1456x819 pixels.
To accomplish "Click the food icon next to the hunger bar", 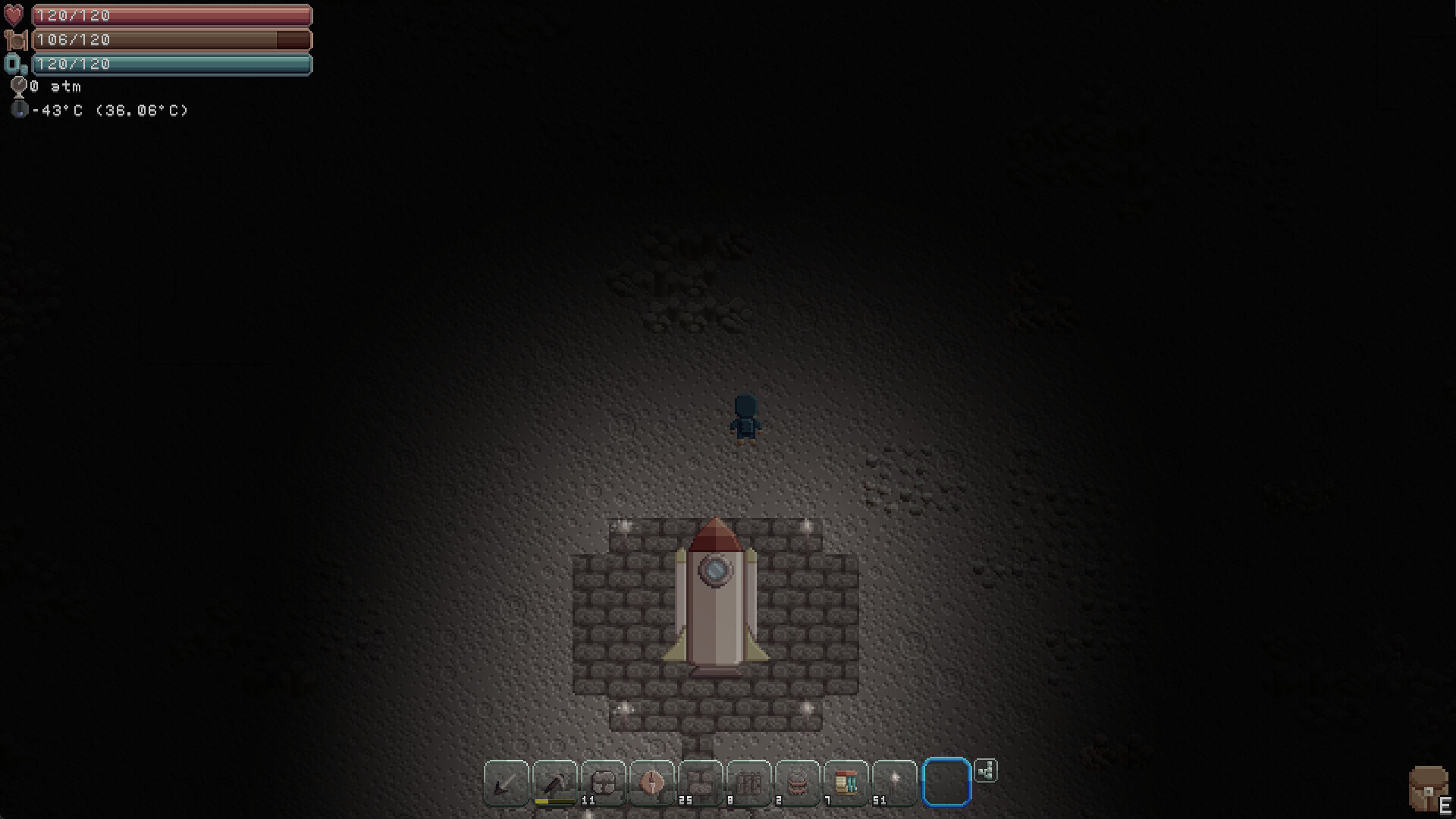I will coord(17,39).
